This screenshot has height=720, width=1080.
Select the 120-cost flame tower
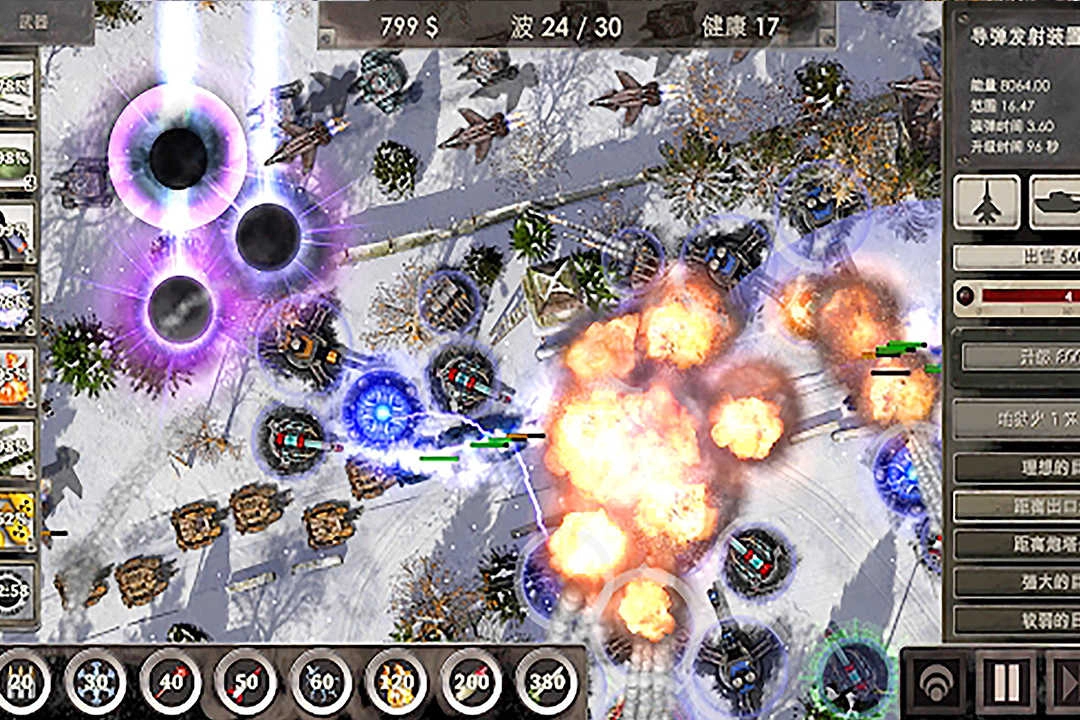397,684
